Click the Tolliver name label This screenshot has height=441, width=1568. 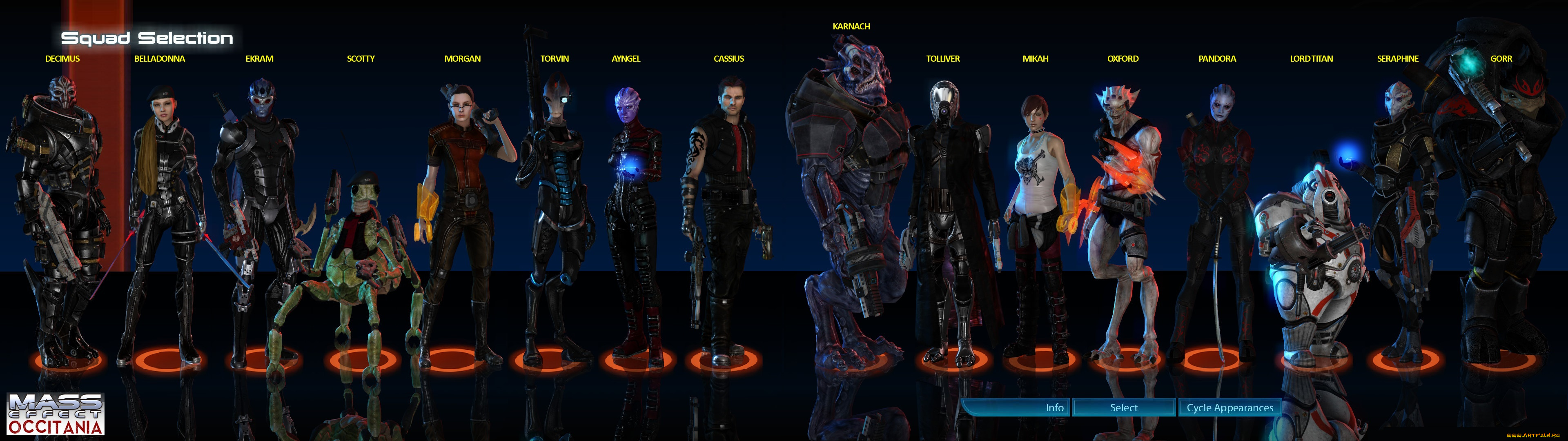(944, 58)
